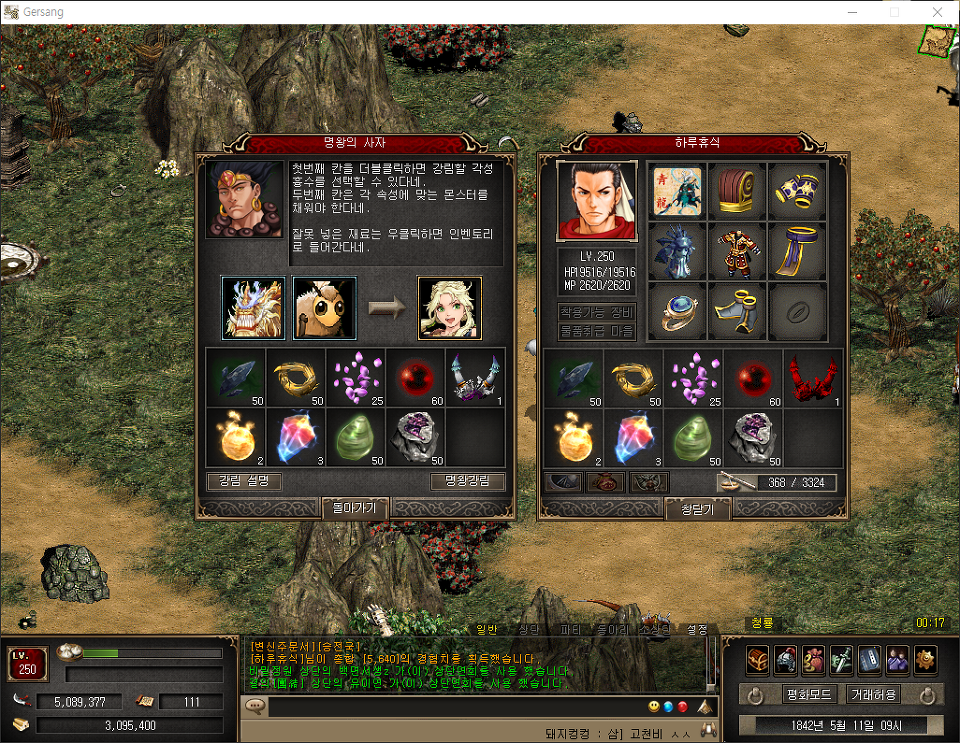This screenshot has width=960, height=743.
Task: Select the silver horned helm in 명왕의 사자 panel
Action: (x=475, y=379)
